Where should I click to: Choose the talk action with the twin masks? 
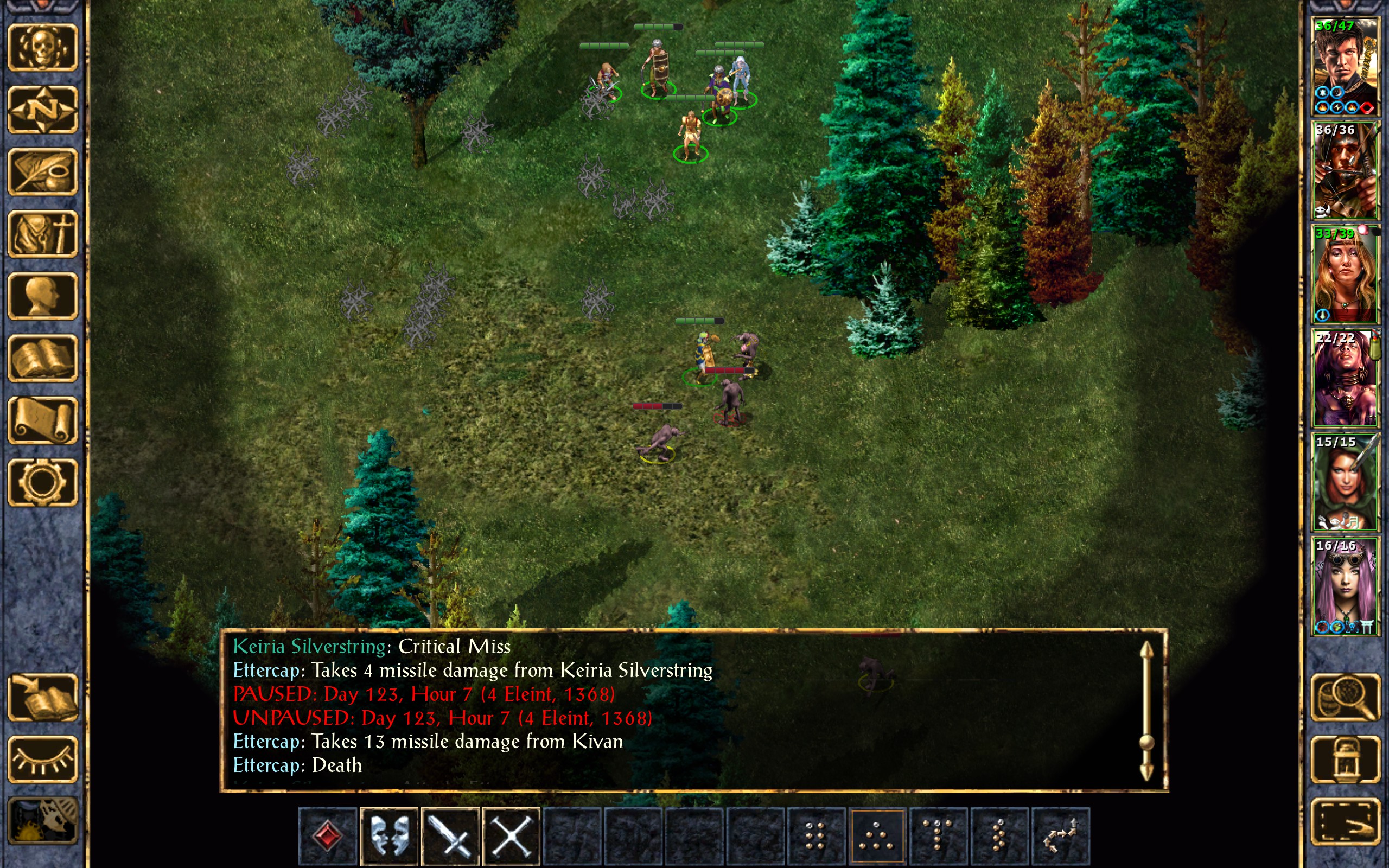click(389, 836)
